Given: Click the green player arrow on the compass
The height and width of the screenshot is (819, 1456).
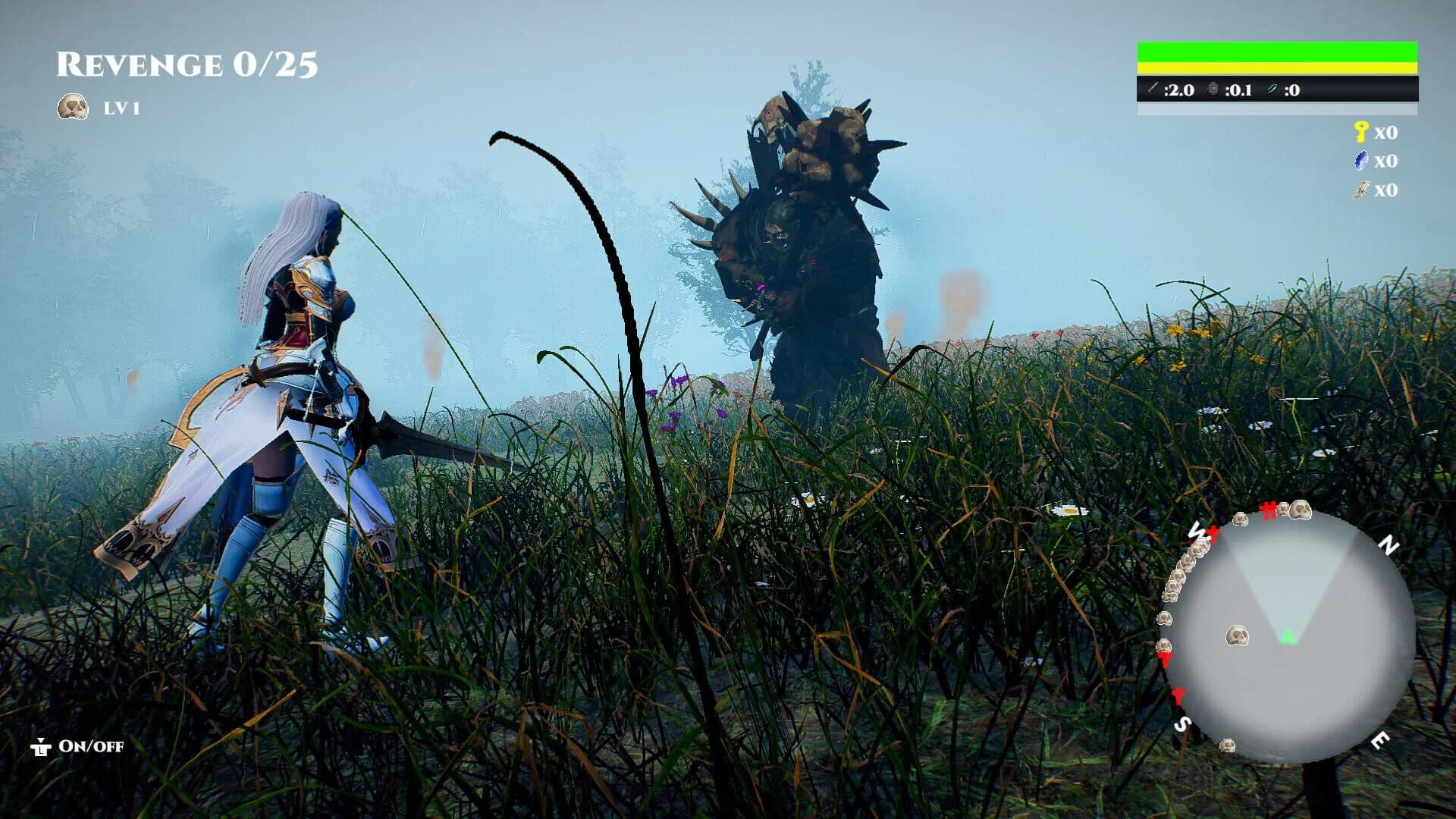Looking at the screenshot, I should coord(1287,636).
